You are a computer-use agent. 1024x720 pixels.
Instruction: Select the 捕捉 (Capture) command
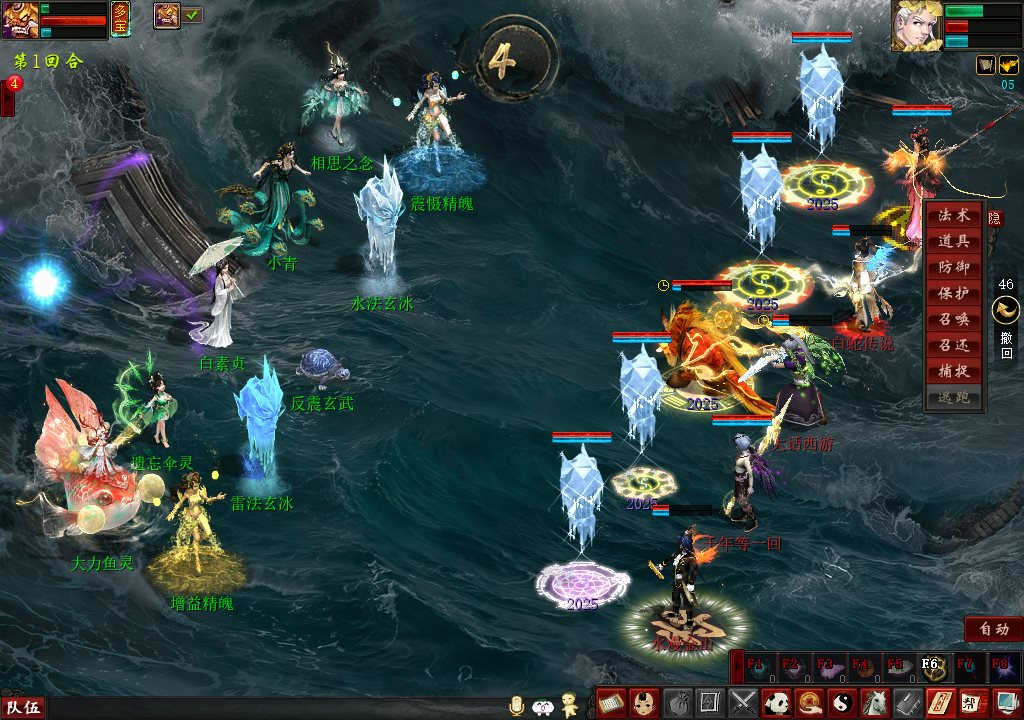pos(954,372)
